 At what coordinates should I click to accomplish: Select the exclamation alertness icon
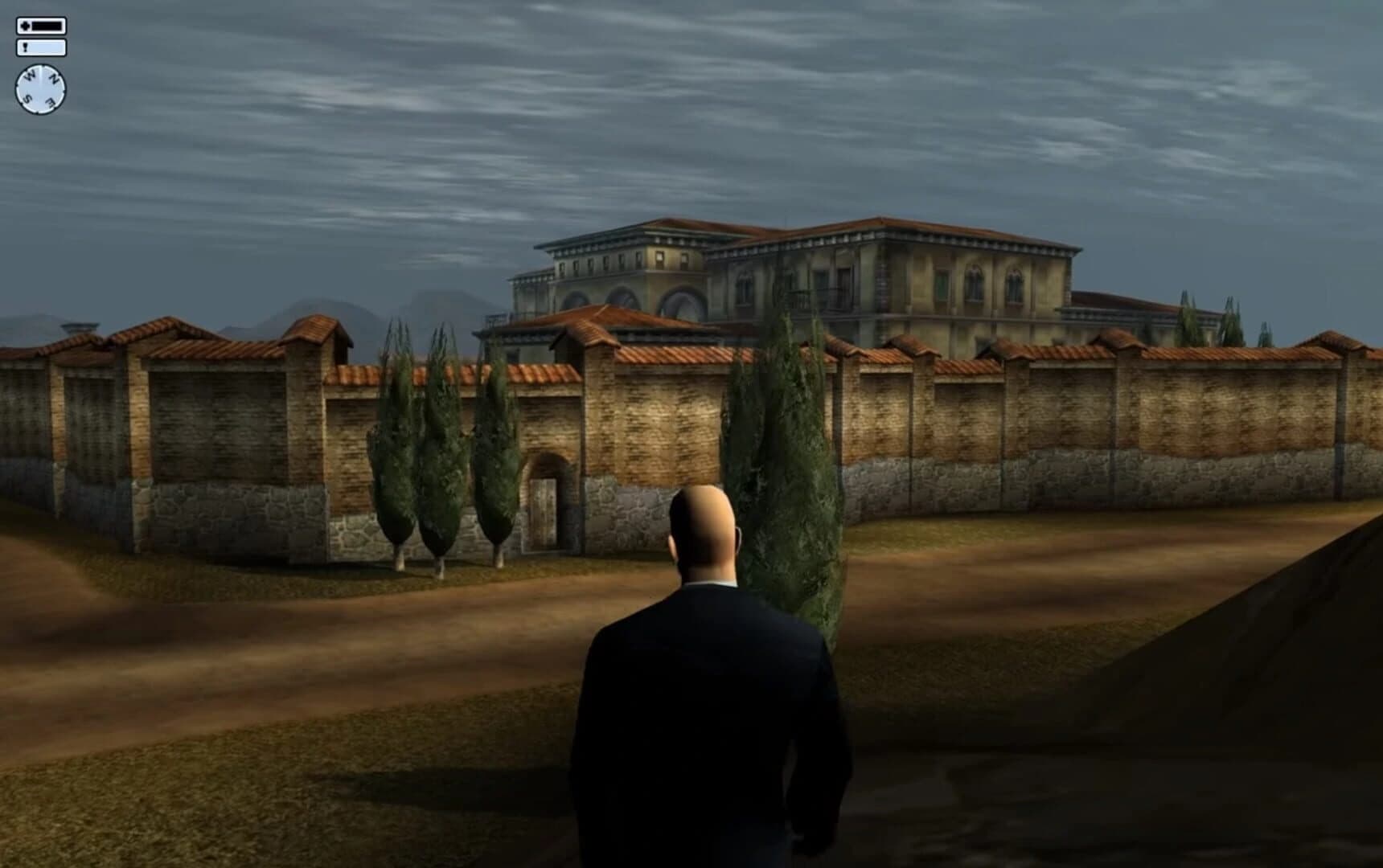(25, 47)
